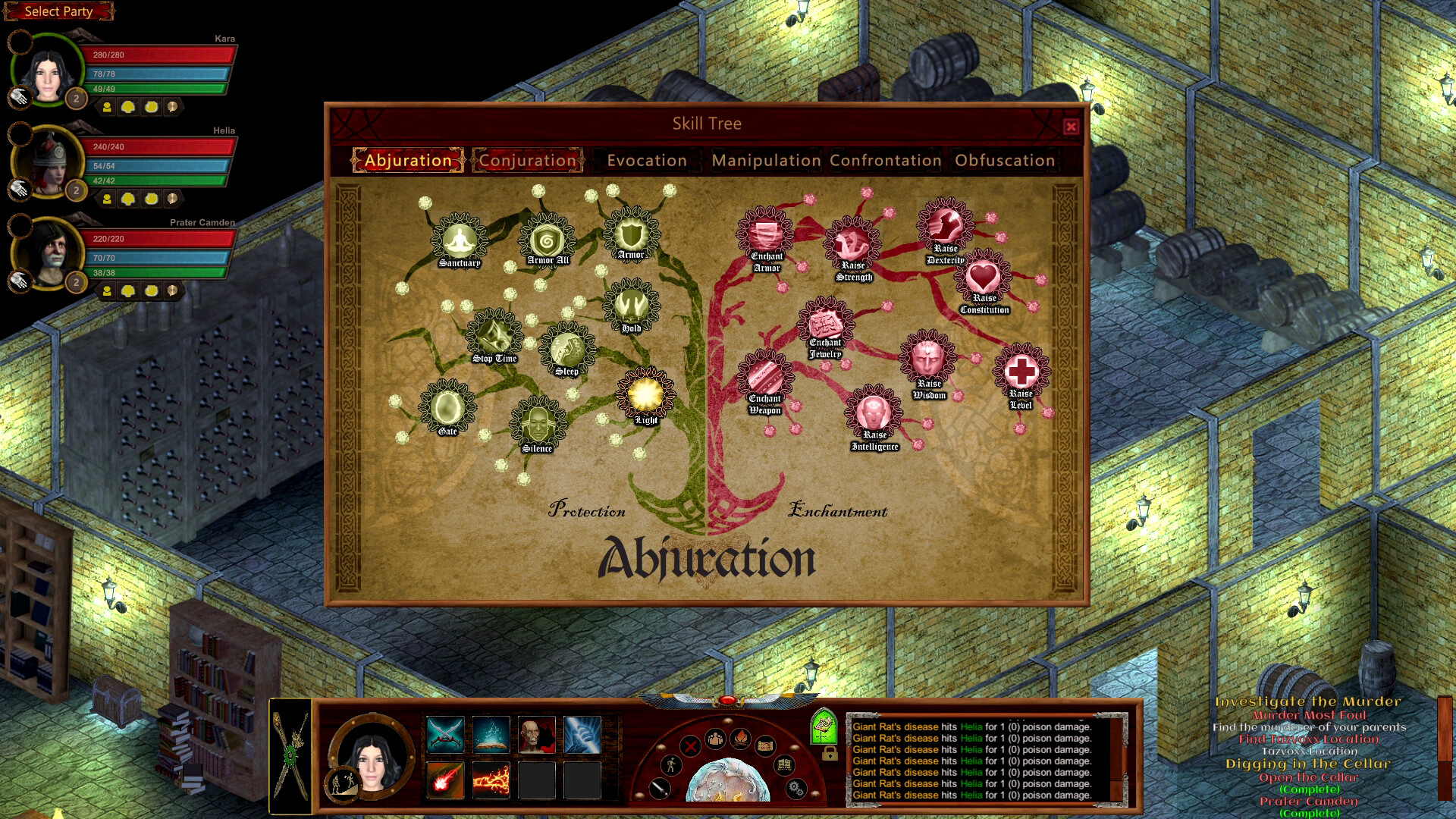
Task: Toggle the lock icon near the green gem
Action: coord(832,755)
